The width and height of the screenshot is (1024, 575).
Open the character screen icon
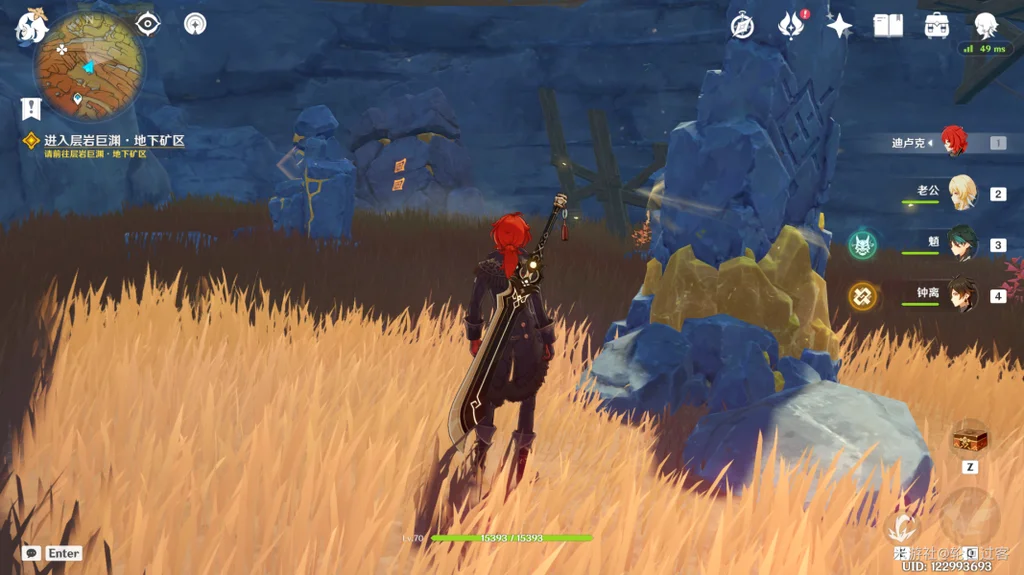tap(986, 26)
